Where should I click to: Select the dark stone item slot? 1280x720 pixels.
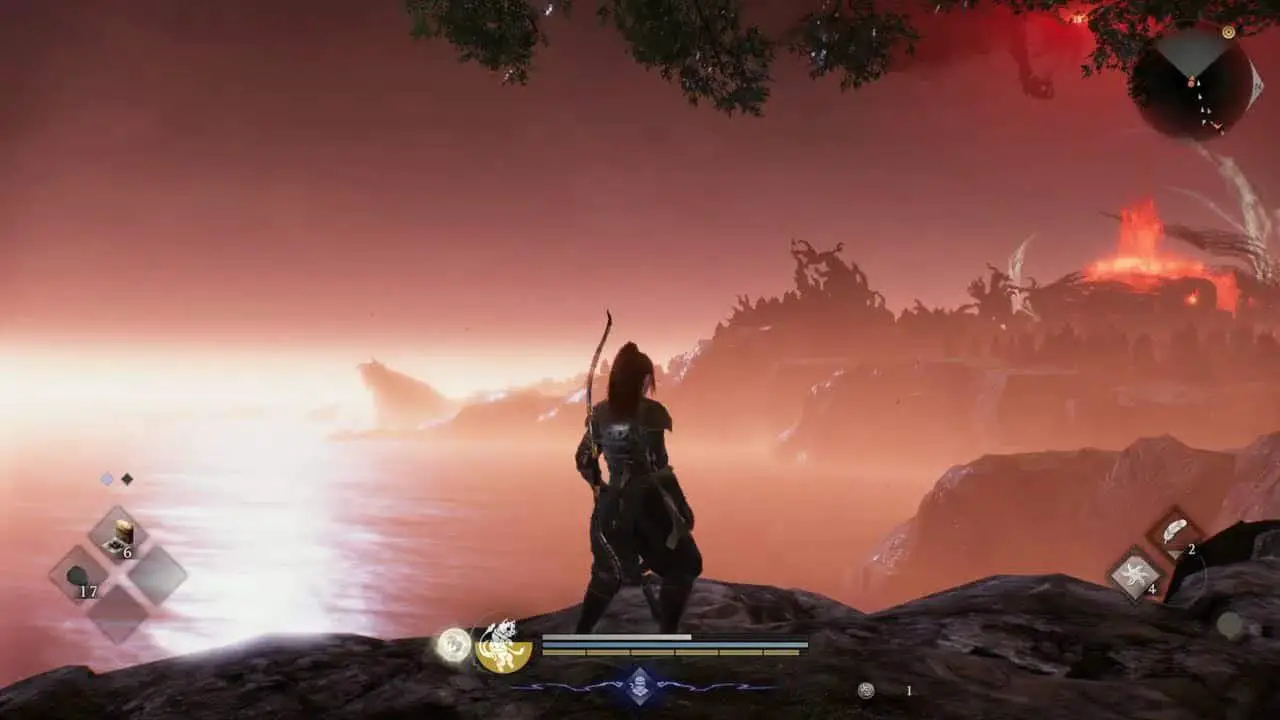[79, 576]
